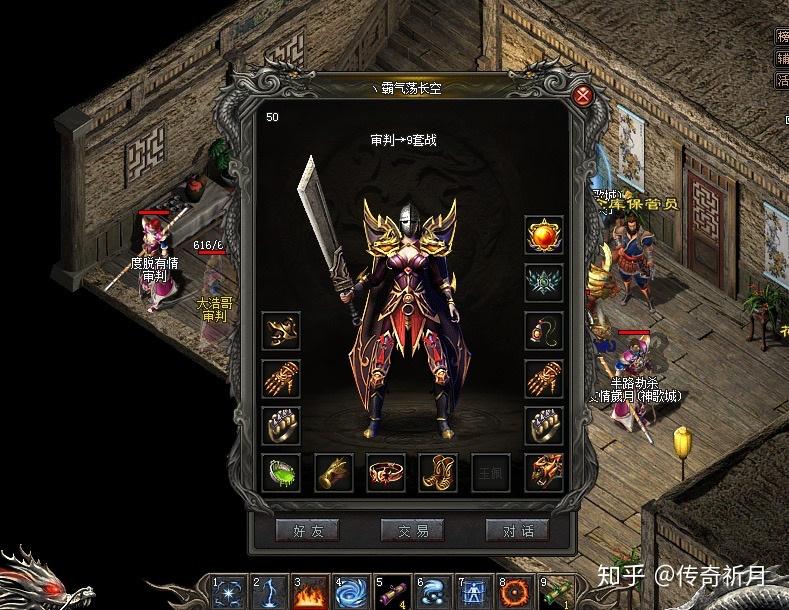Cast the white wind swirl skill in slot 6
This screenshot has width=789, height=610.
click(436, 593)
